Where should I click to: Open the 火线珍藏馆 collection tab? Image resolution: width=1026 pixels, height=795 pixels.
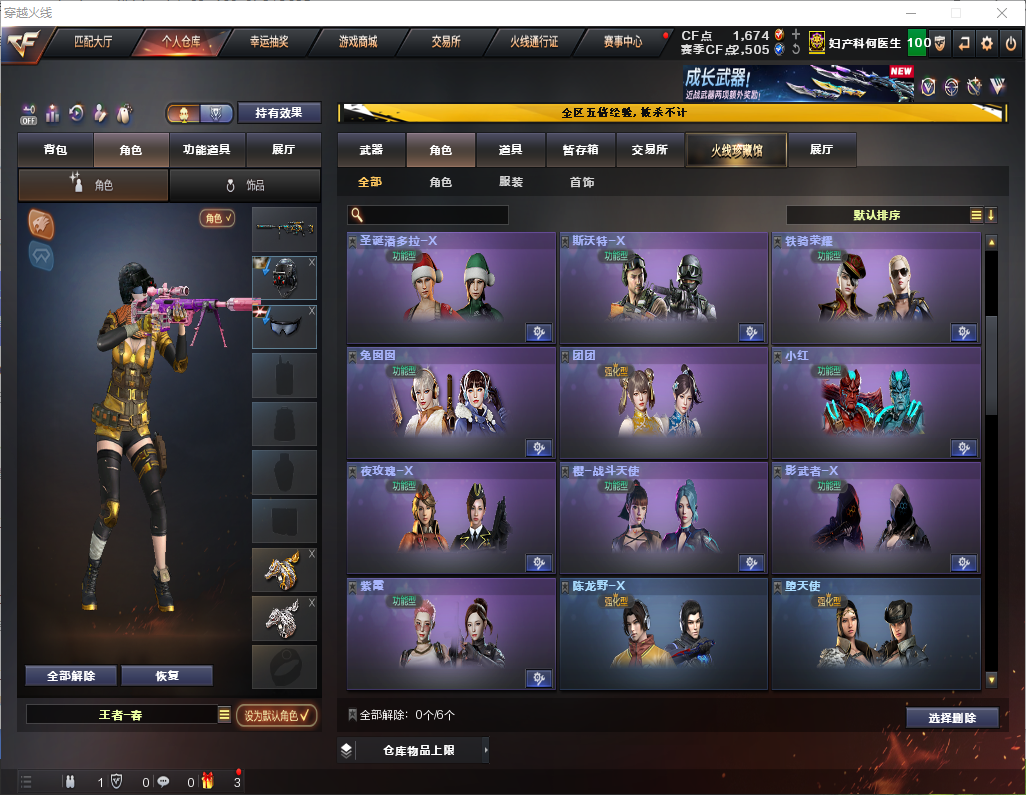point(736,150)
